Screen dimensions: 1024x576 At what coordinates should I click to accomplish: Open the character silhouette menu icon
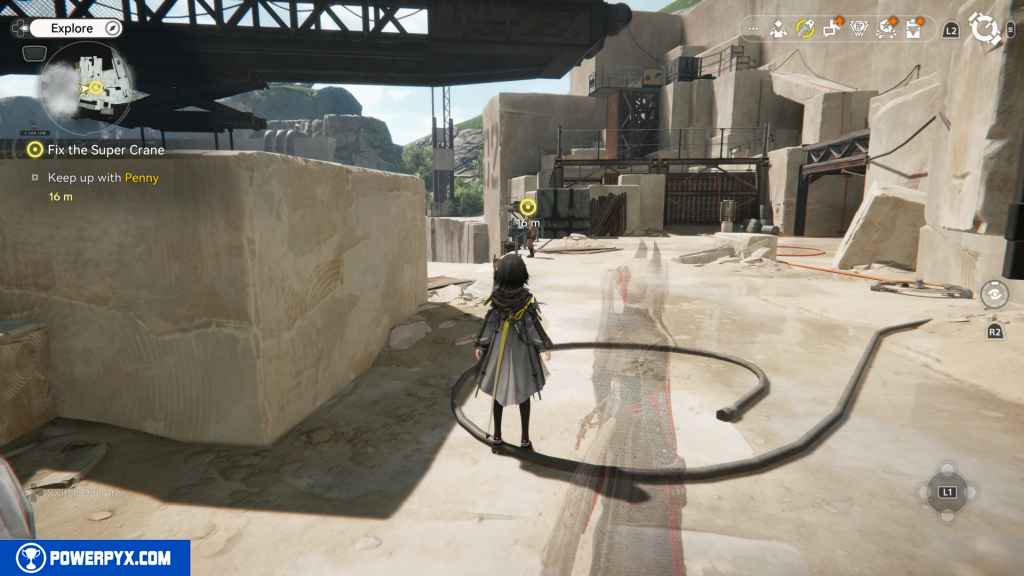pyautogui.click(x=777, y=29)
